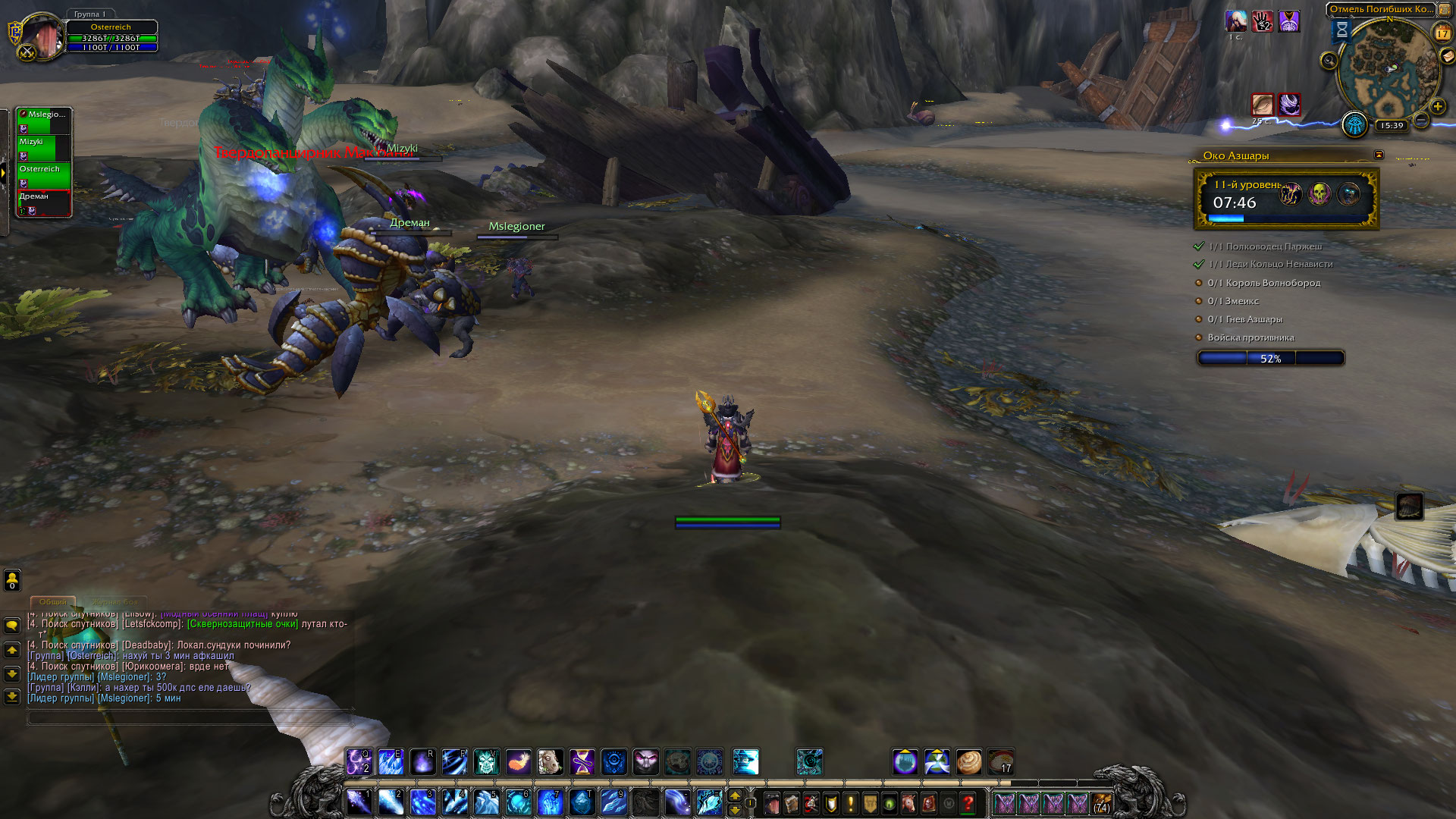Image resolution: width=1456 pixels, height=819 pixels.
Task: Open the chat speech bubble menu button
Action: pyautogui.click(x=12, y=626)
